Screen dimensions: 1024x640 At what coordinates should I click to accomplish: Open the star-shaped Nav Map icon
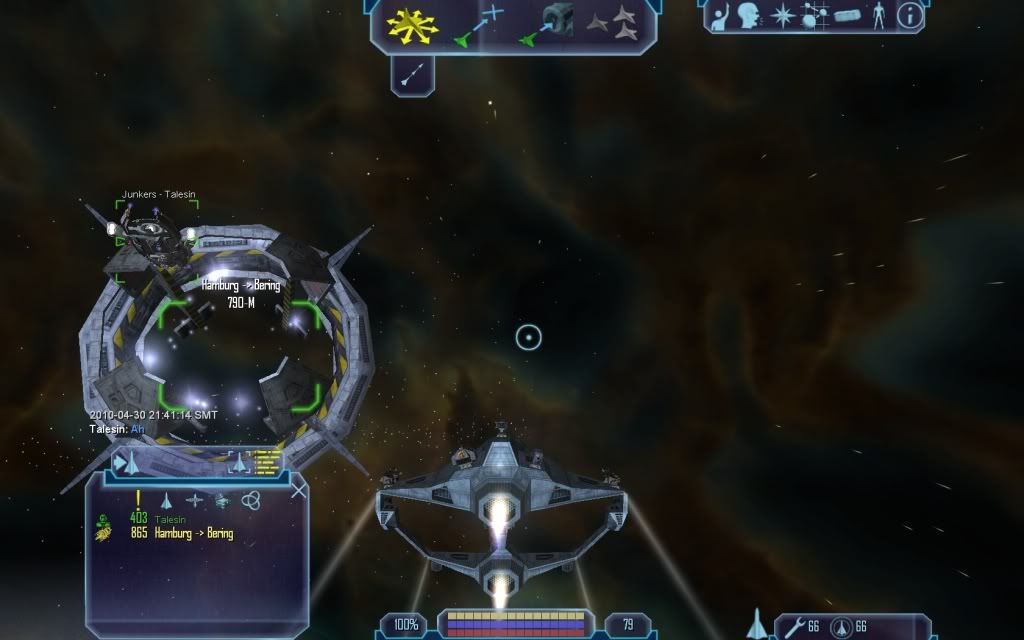[x=782, y=15]
